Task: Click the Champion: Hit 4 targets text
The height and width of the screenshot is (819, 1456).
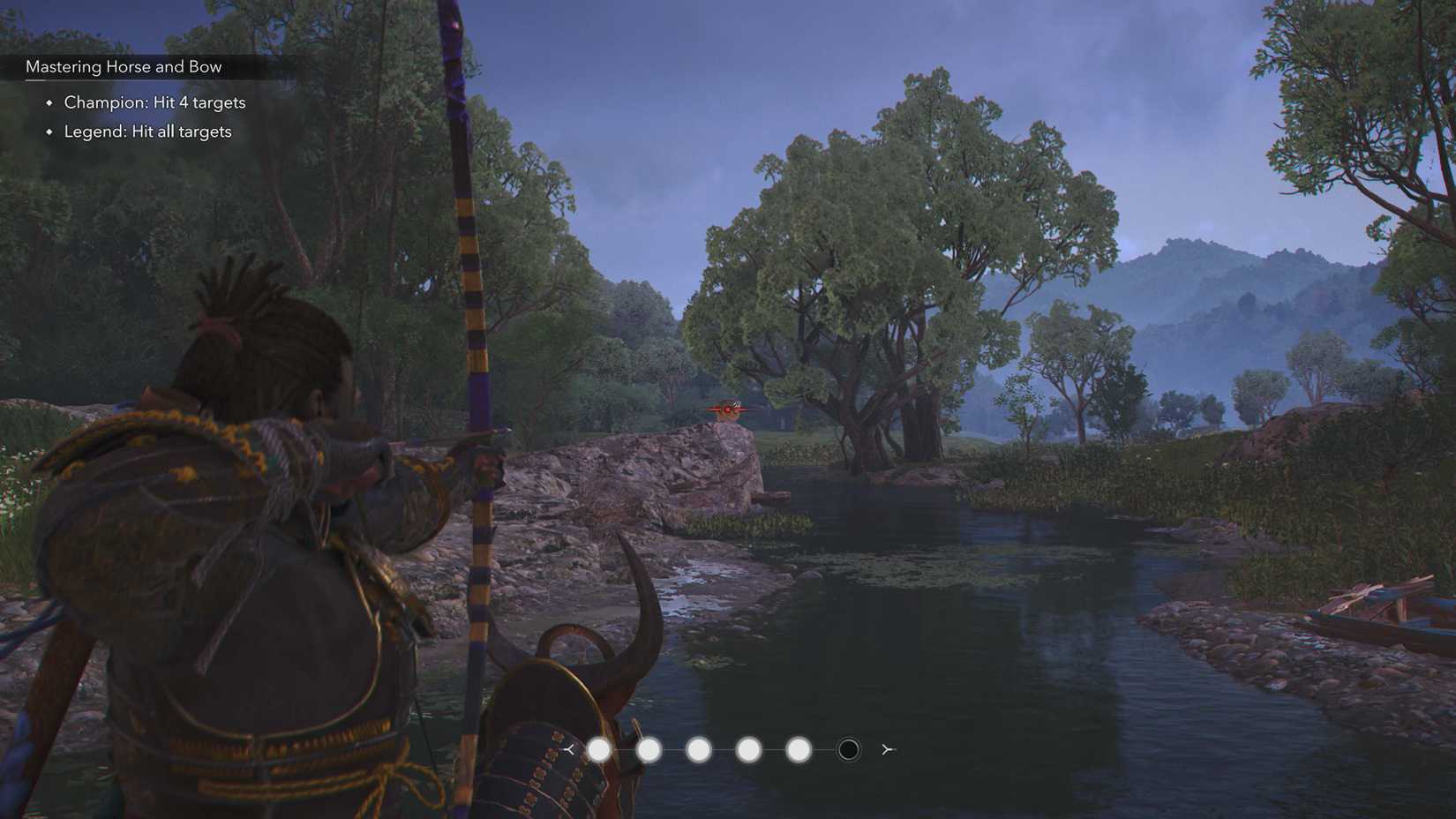Action: (154, 102)
